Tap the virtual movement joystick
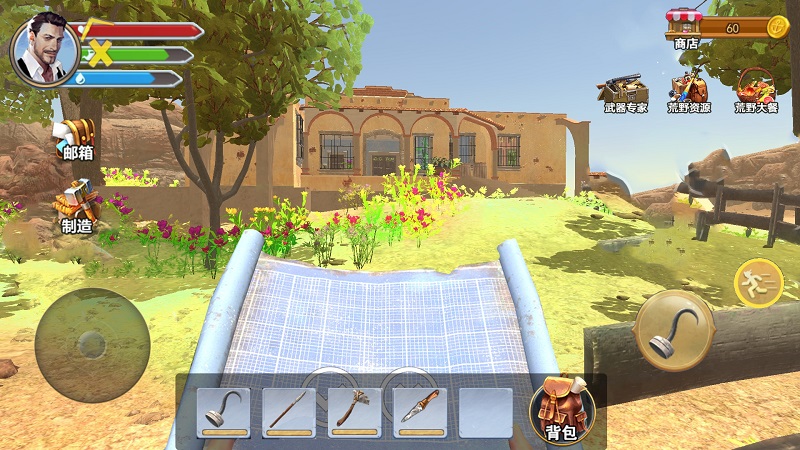The image size is (800, 450). (x=92, y=345)
